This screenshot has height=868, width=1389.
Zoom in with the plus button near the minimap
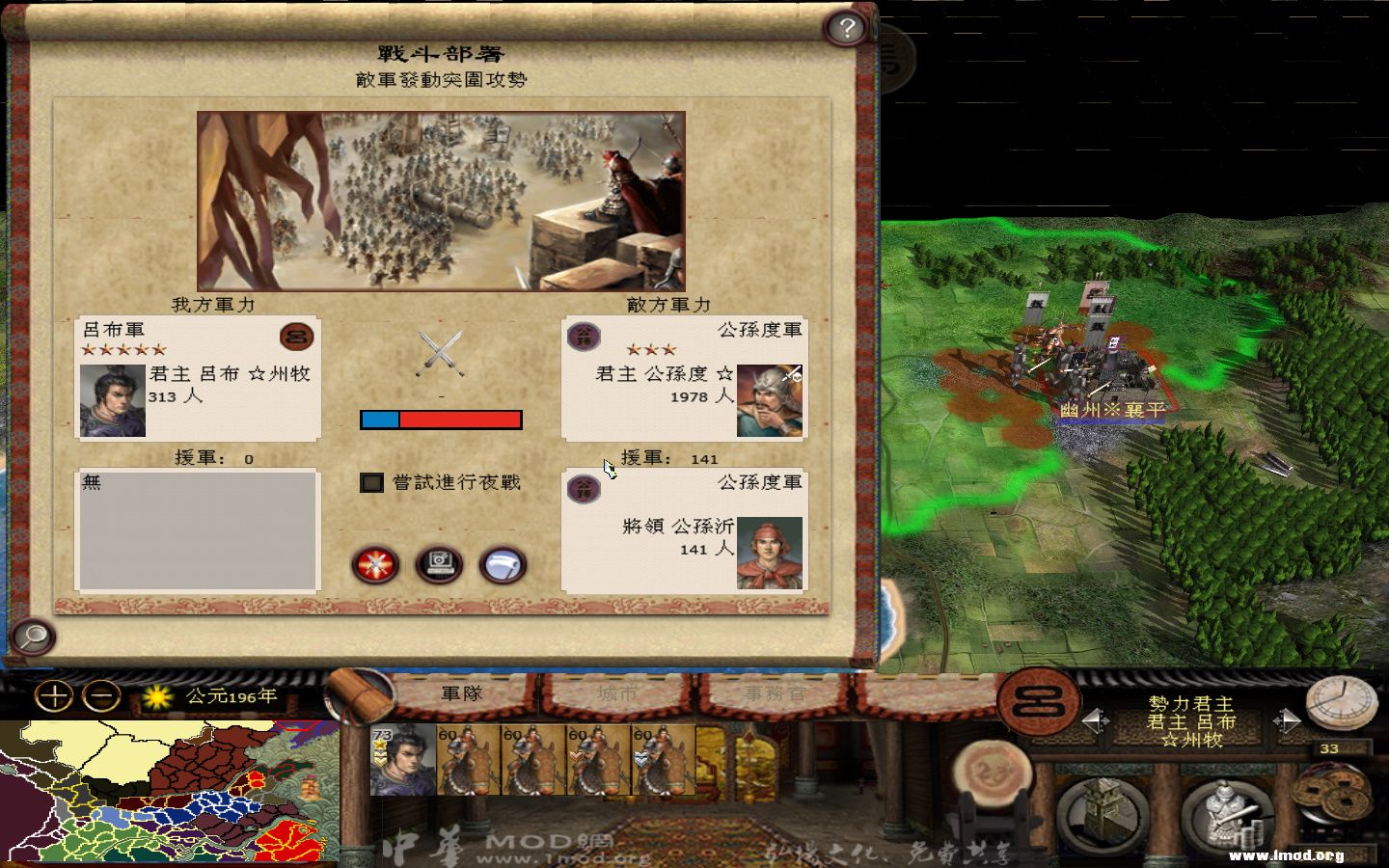(x=56, y=694)
